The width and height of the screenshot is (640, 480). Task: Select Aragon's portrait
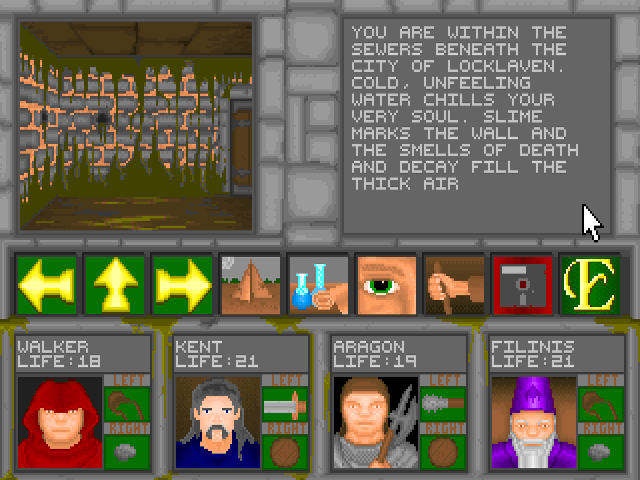pyautogui.click(x=375, y=421)
